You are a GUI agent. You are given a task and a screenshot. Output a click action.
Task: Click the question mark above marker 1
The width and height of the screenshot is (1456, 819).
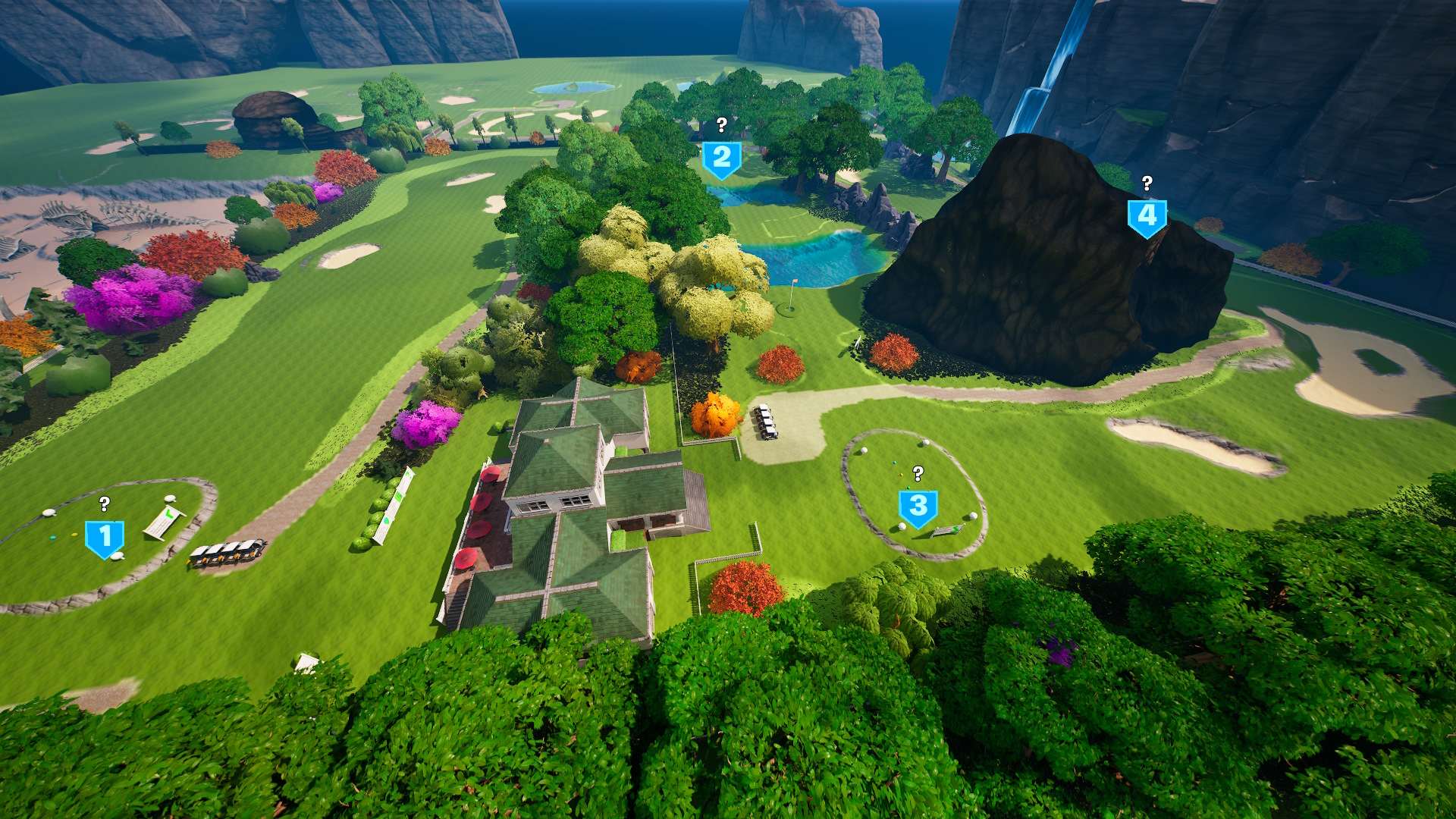pos(103,504)
